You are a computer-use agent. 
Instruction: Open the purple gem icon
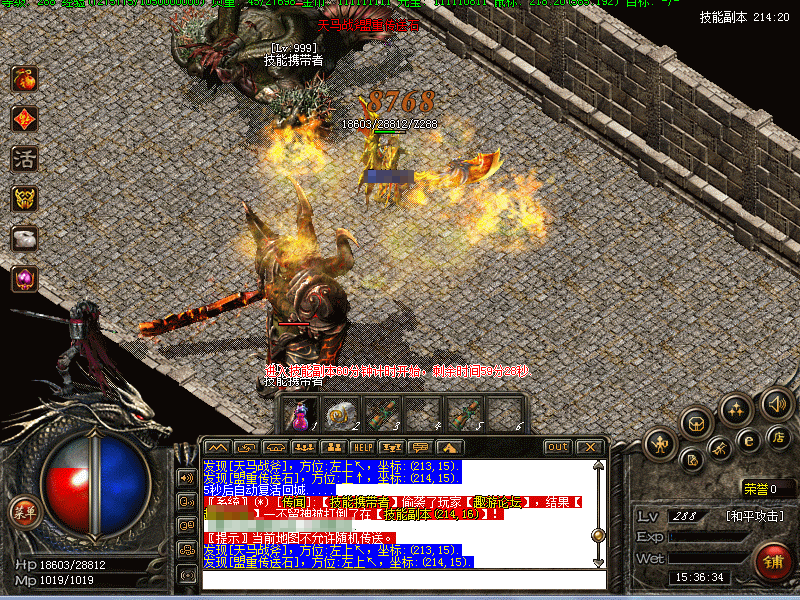click(x=24, y=278)
